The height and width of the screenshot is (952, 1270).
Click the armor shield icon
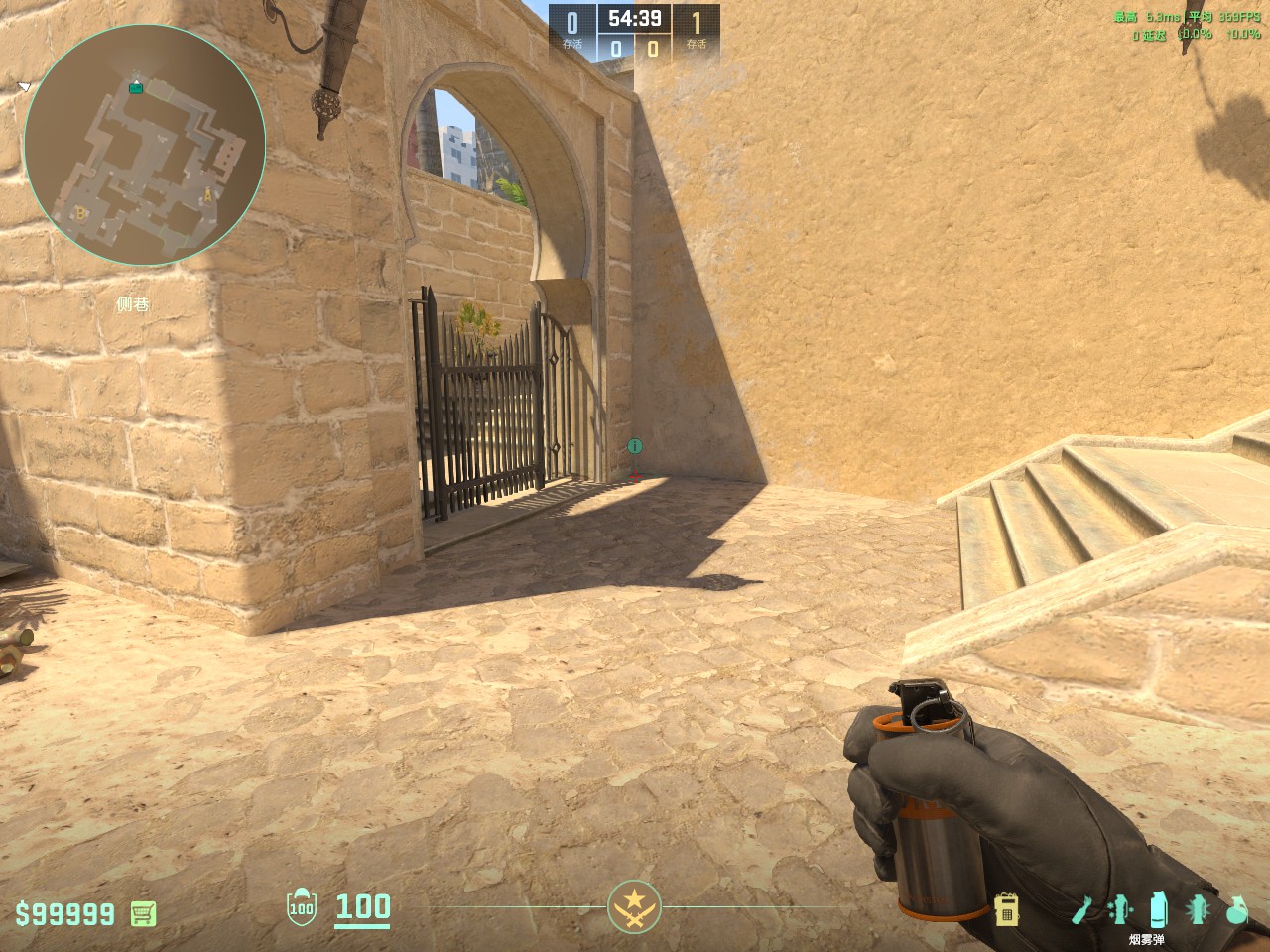301,908
